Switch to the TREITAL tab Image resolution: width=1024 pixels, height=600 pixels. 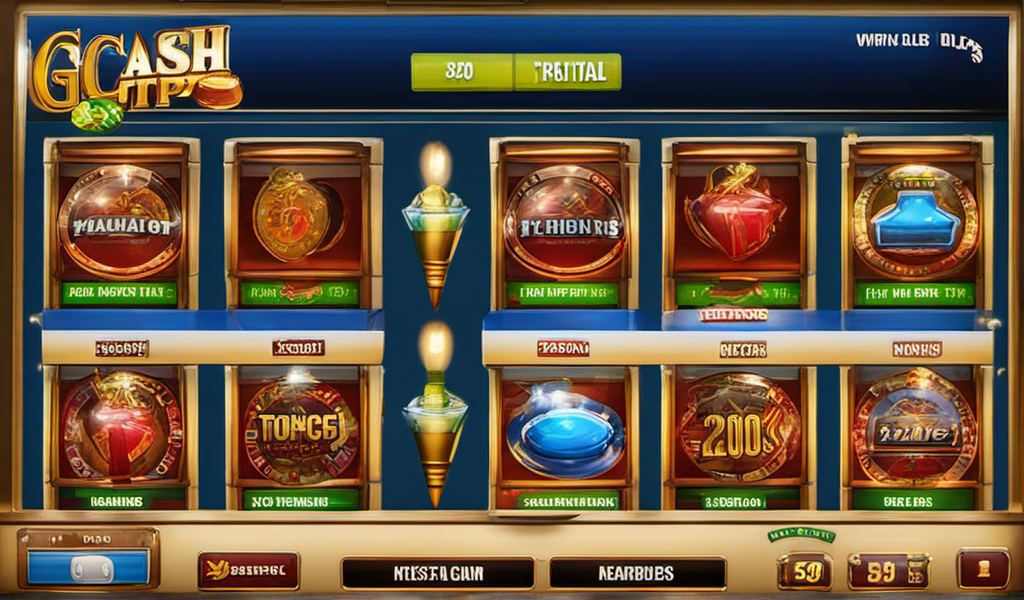[568, 72]
